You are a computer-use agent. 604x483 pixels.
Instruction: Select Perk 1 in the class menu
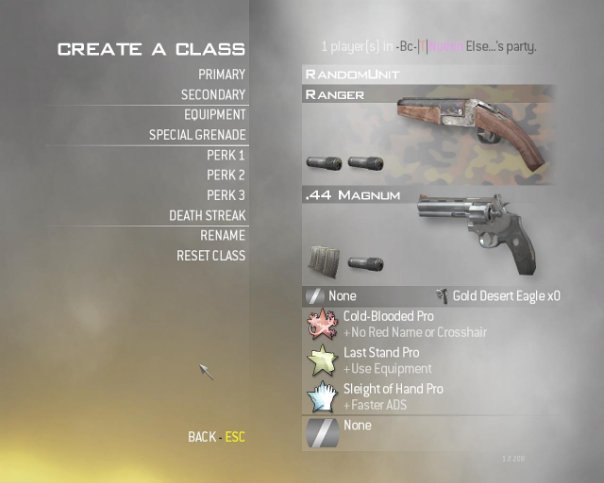pos(226,155)
